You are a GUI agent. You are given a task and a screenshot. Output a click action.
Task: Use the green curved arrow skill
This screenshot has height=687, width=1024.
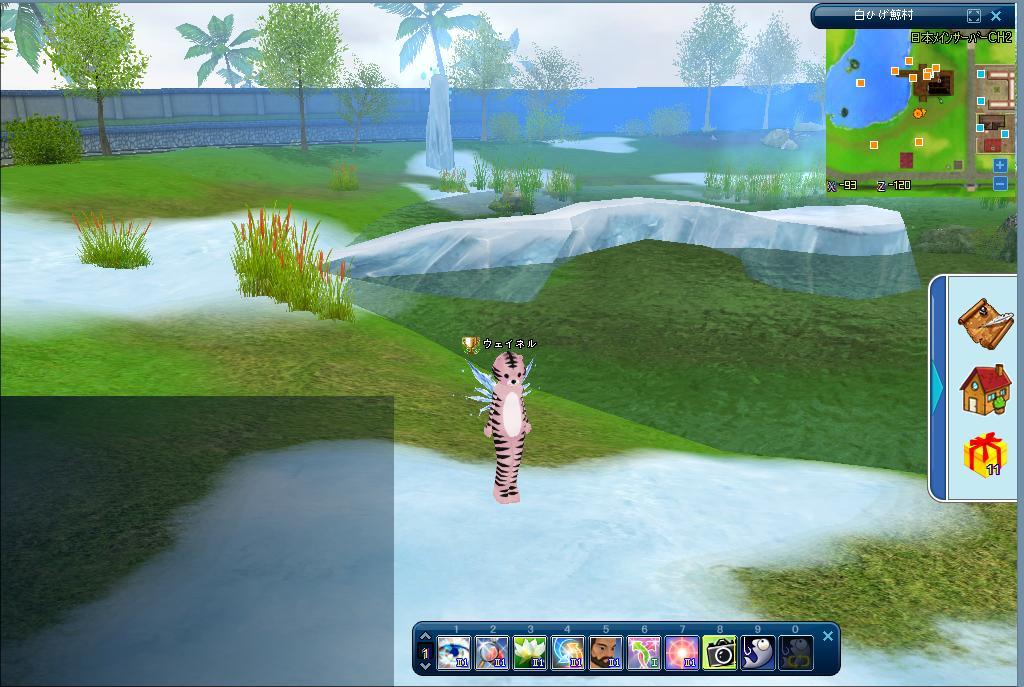point(644,654)
